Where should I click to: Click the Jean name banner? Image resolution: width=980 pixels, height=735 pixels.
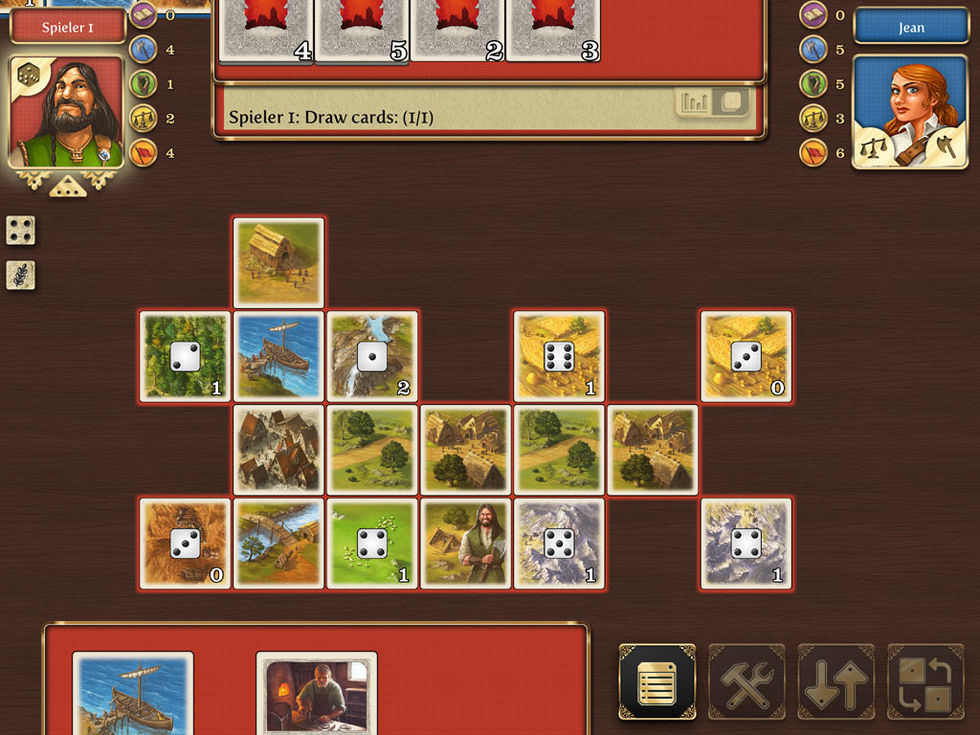pyautogui.click(x=911, y=27)
